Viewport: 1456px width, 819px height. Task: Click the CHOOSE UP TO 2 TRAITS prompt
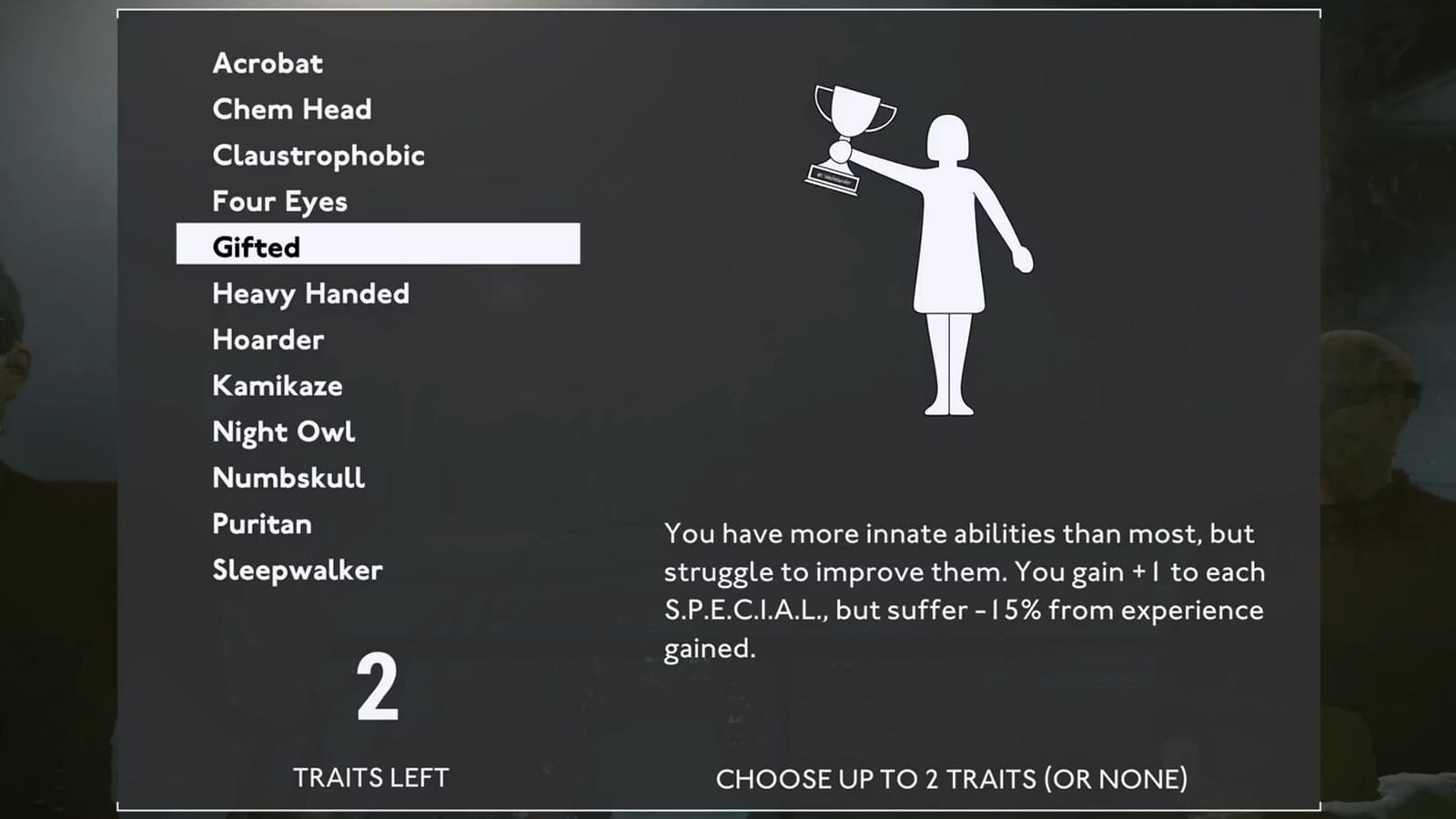(x=953, y=779)
